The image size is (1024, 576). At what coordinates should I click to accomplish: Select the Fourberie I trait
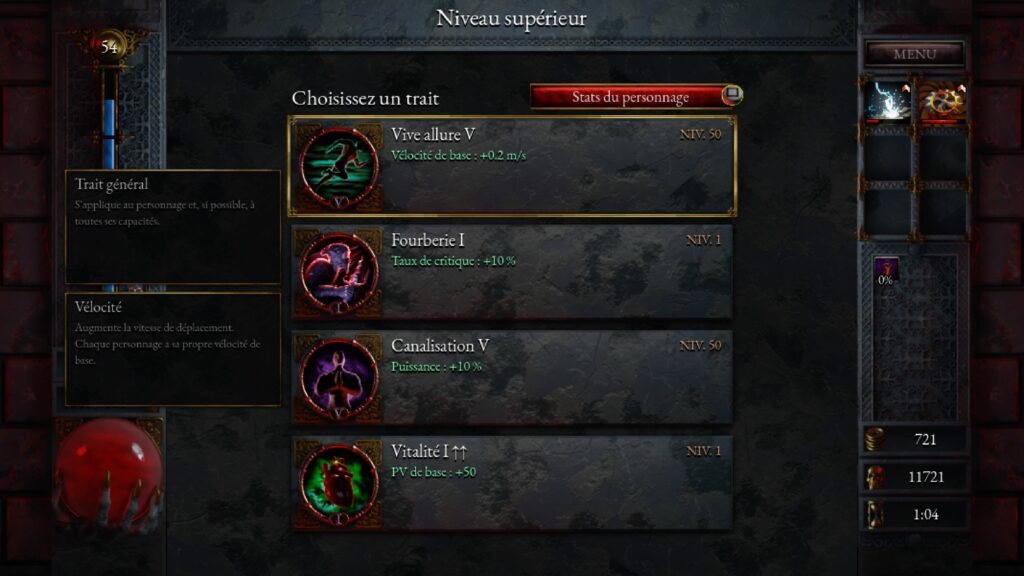(x=512, y=271)
